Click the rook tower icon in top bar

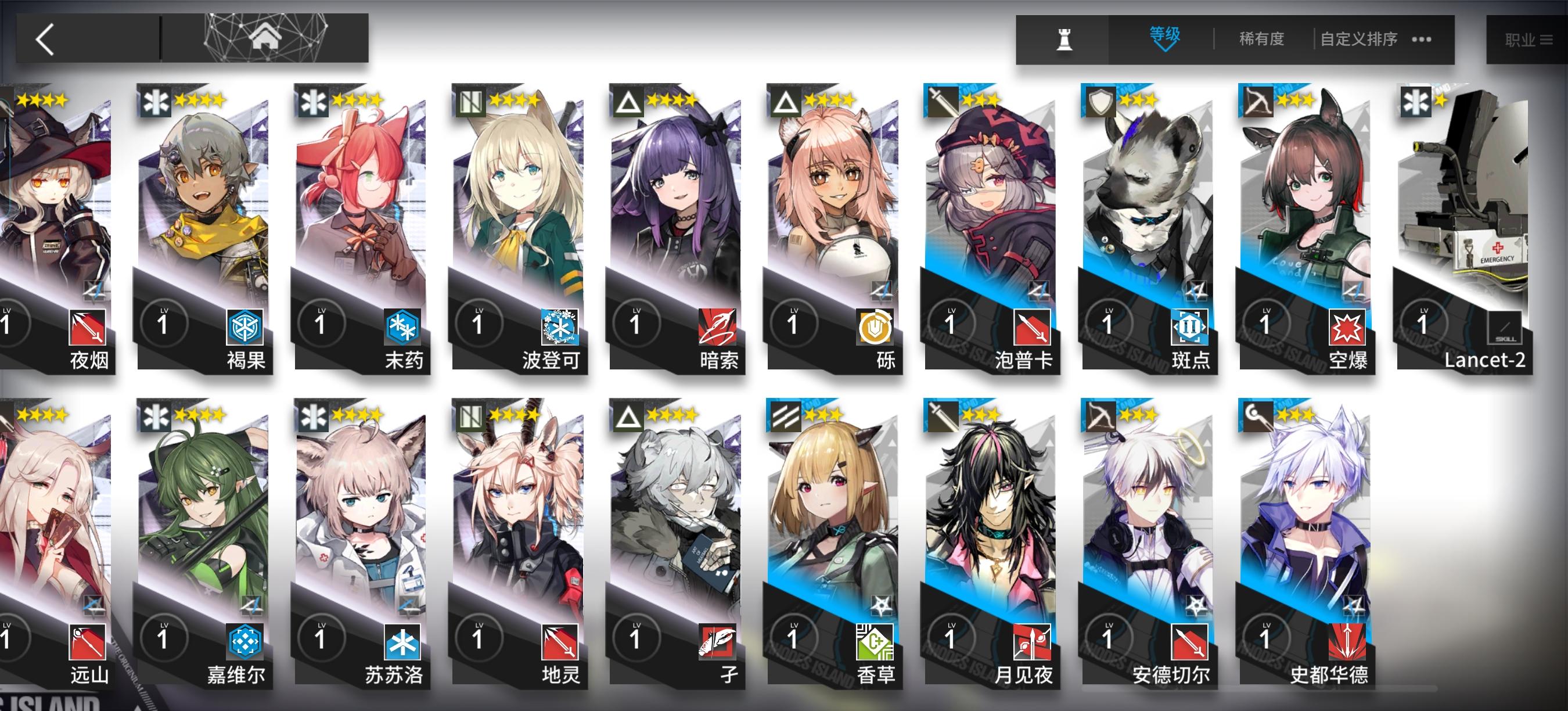(x=1065, y=38)
